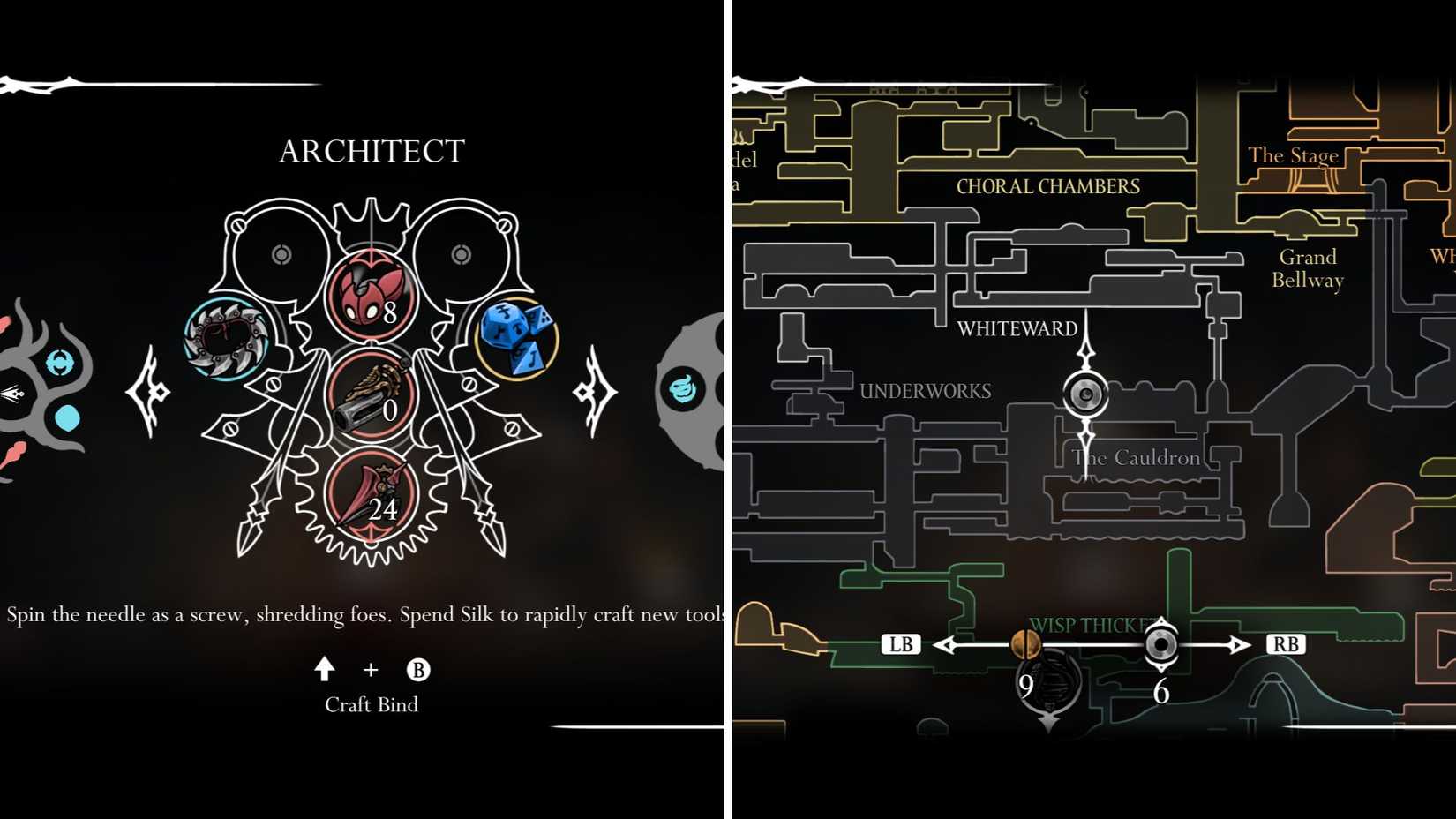Toggle the up-arrow Craft Bind input
The image size is (1456, 819).
[x=326, y=671]
